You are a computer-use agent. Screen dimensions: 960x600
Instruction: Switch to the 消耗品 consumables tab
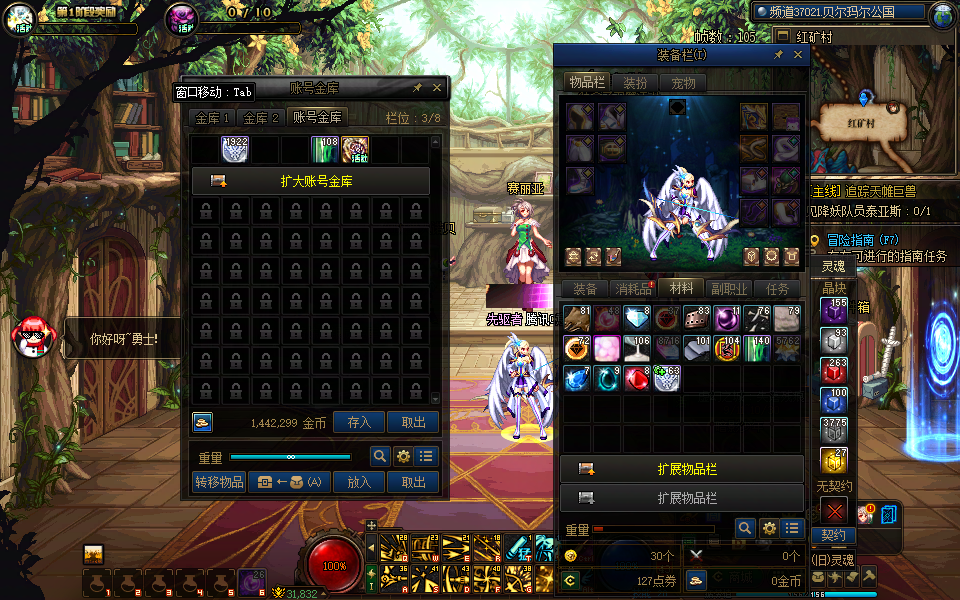coord(632,289)
